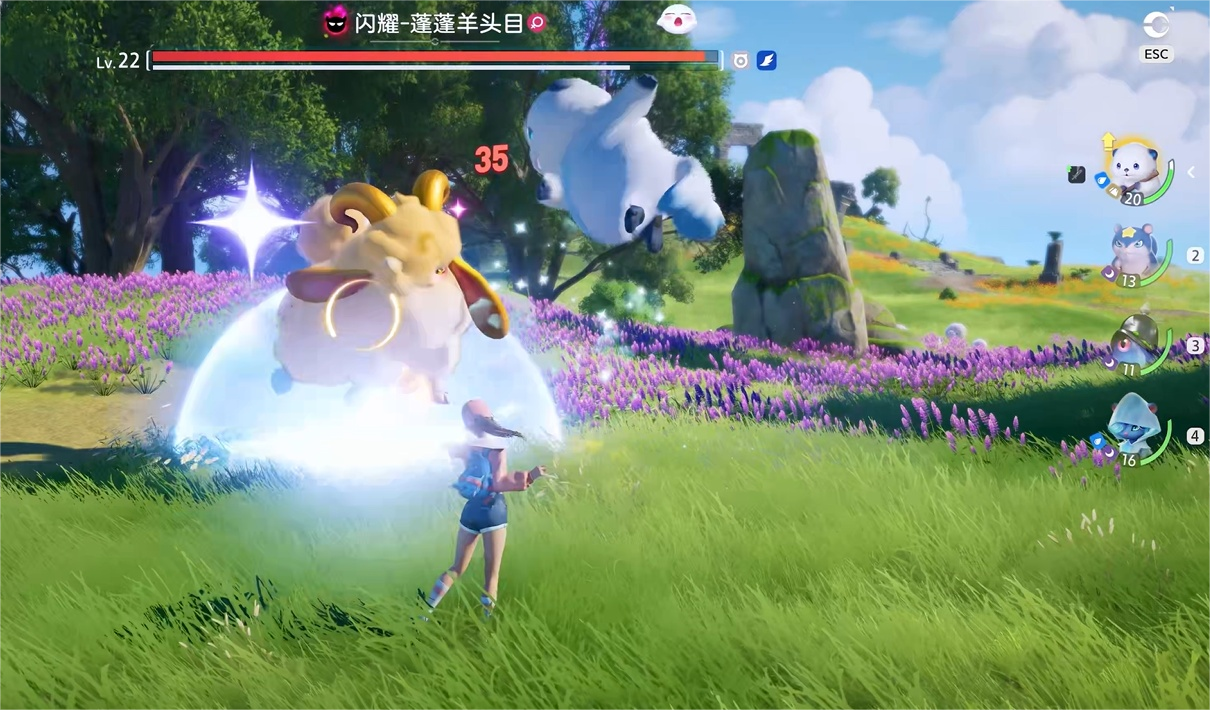1210x710 pixels.
Task: Click the magnifier icon beside the boss name
Action: click(x=537, y=23)
